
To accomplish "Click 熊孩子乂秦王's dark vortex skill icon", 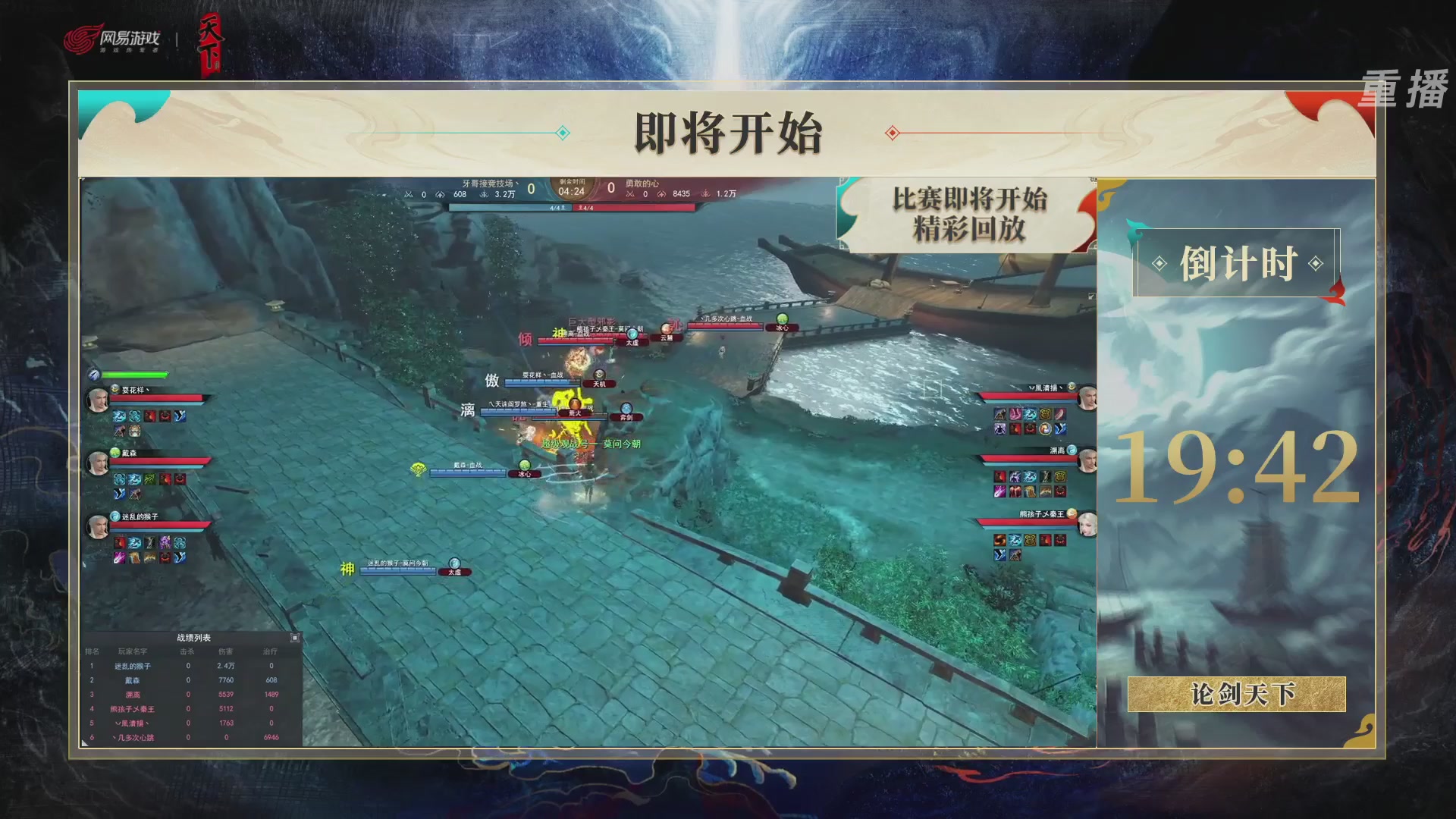I will pos(1000,540).
